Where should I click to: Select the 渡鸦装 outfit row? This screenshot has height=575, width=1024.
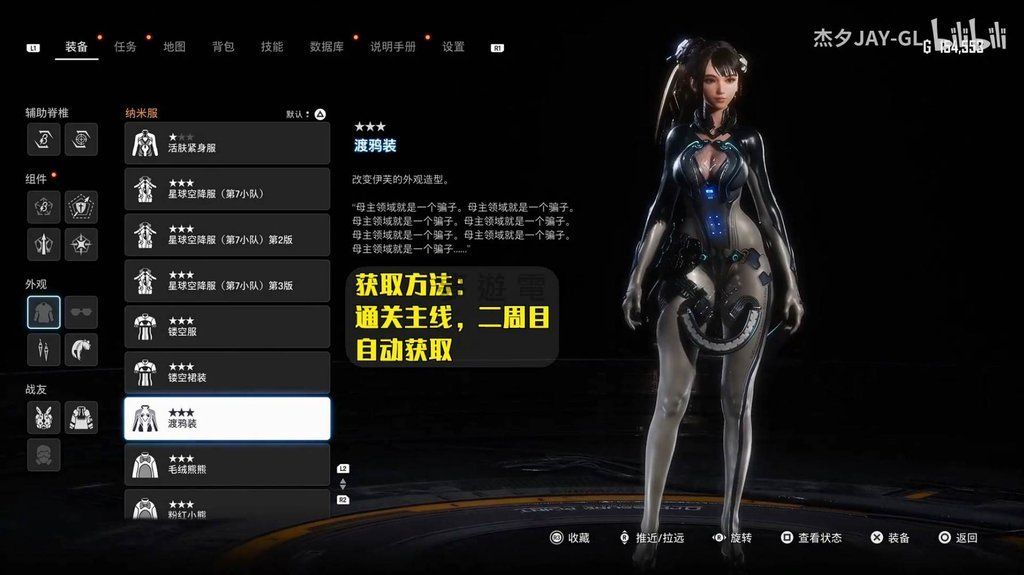[x=227, y=419]
